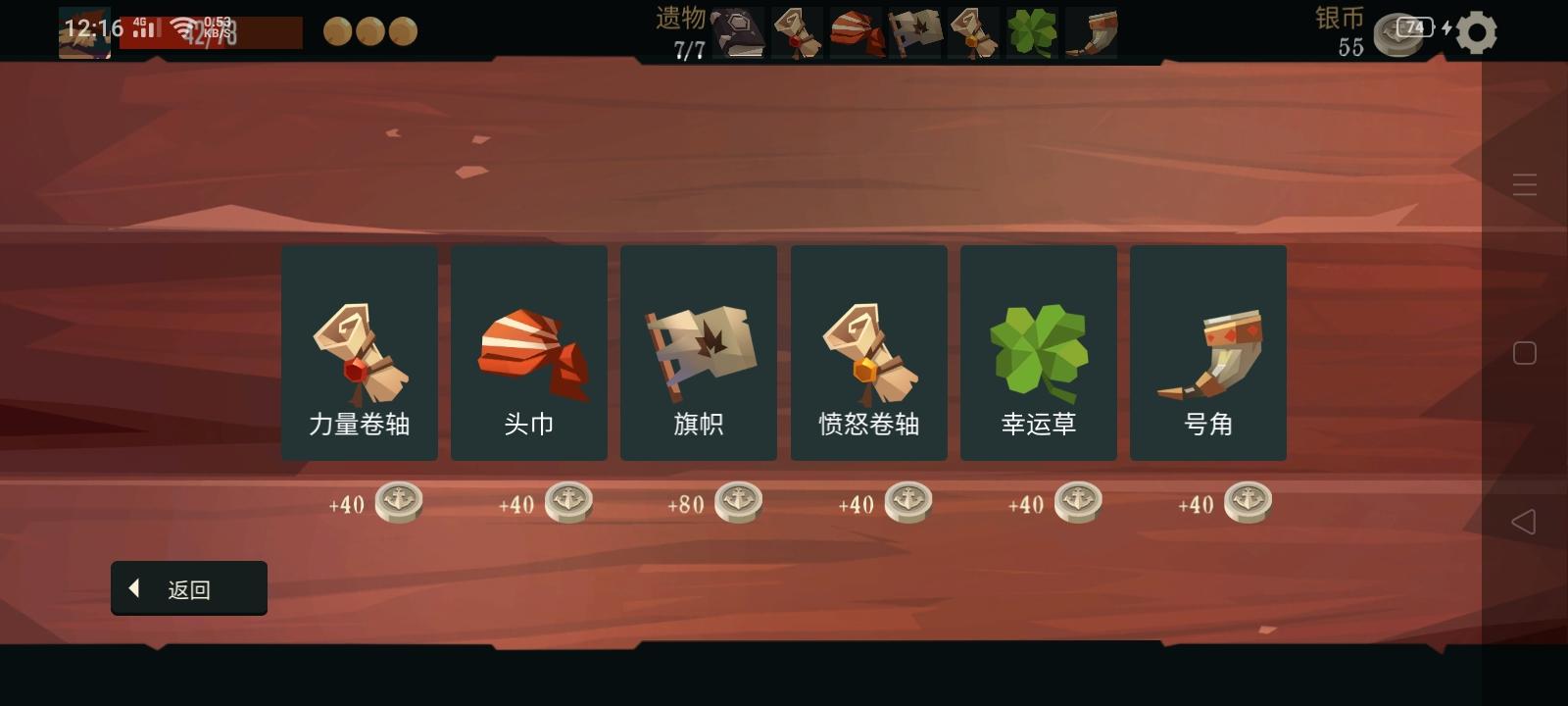Viewport: 1568px width, 706px height.
Task: Pick the 幸运草 lucky clover card
Action: pyautogui.click(x=1038, y=352)
